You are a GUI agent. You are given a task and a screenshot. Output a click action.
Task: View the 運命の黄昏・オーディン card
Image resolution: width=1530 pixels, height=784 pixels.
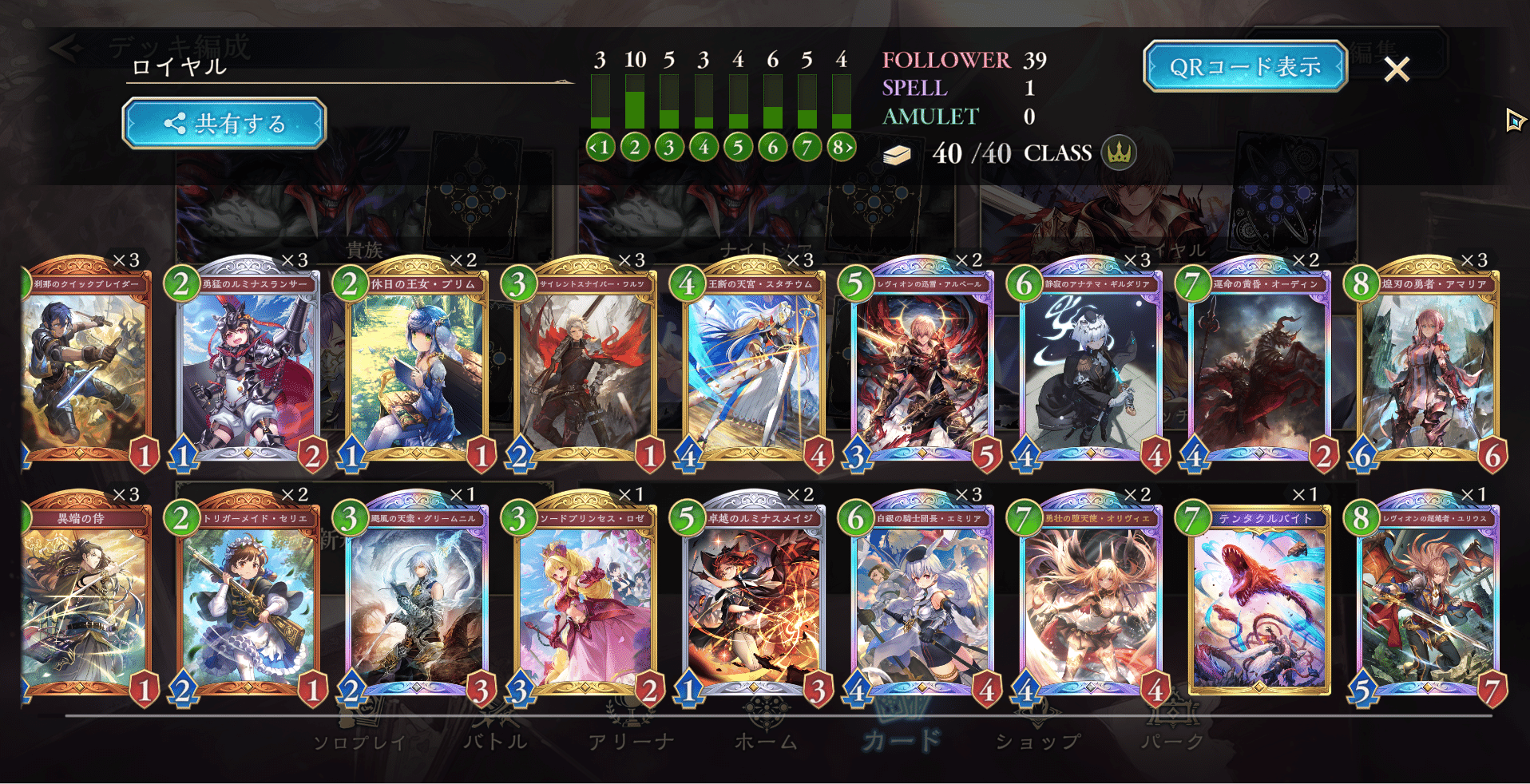[1260, 367]
